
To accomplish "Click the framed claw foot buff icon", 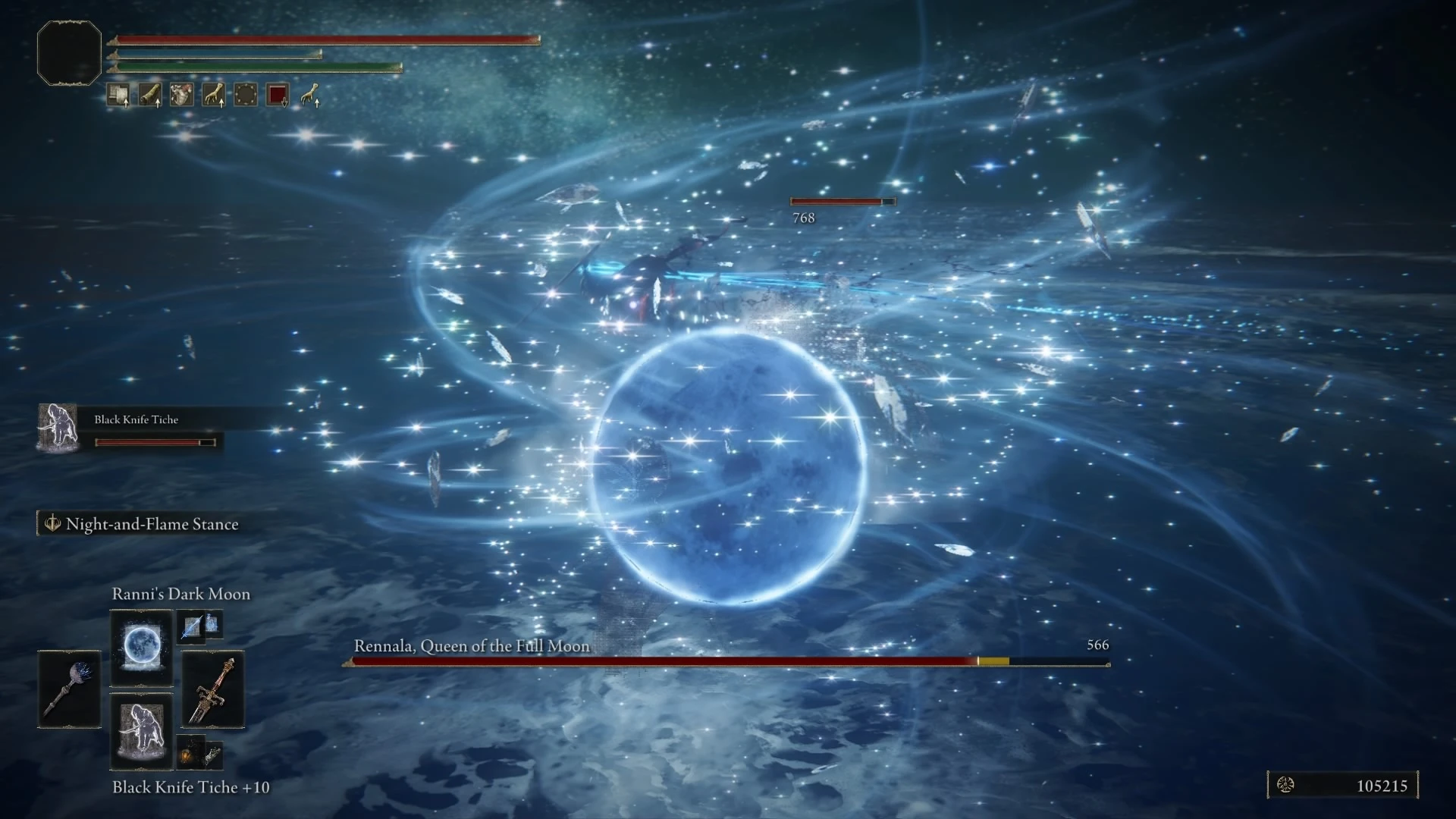I will coord(214,95).
